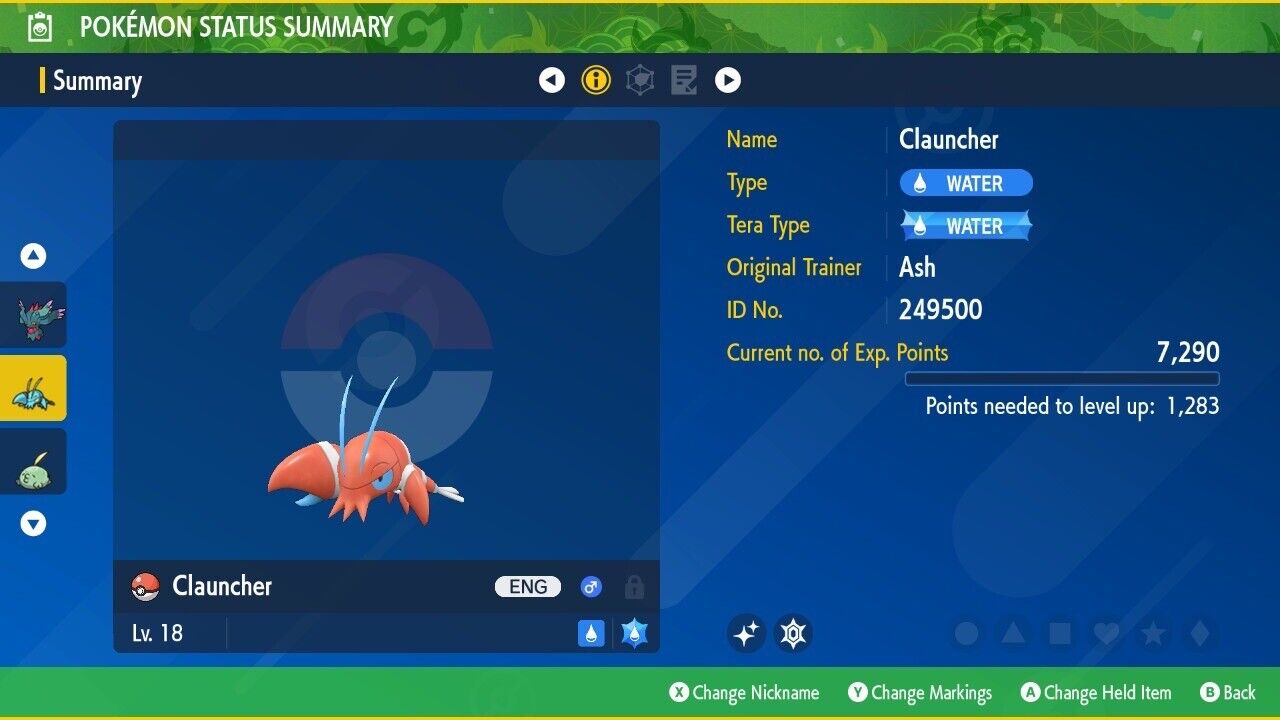Select the green Gulpin party thumbnail
The width and height of the screenshot is (1280, 720).
point(34,461)
